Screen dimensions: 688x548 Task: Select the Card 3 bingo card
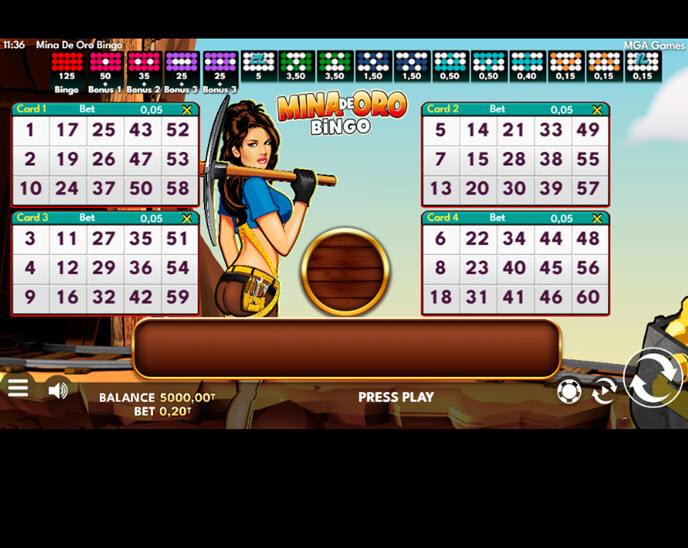[x=105, y=267]
